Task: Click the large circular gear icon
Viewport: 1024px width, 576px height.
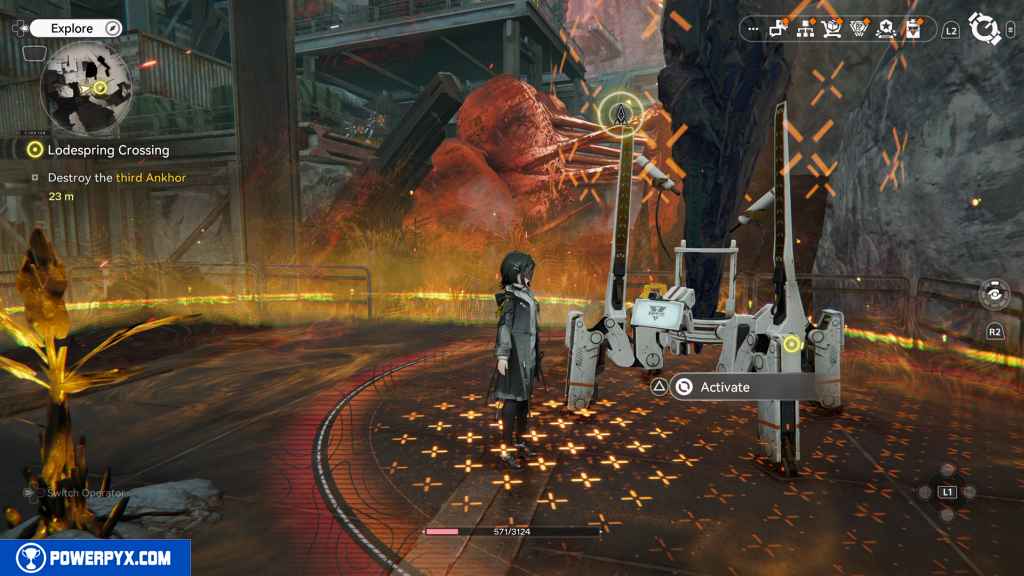Action: point(984,29)
